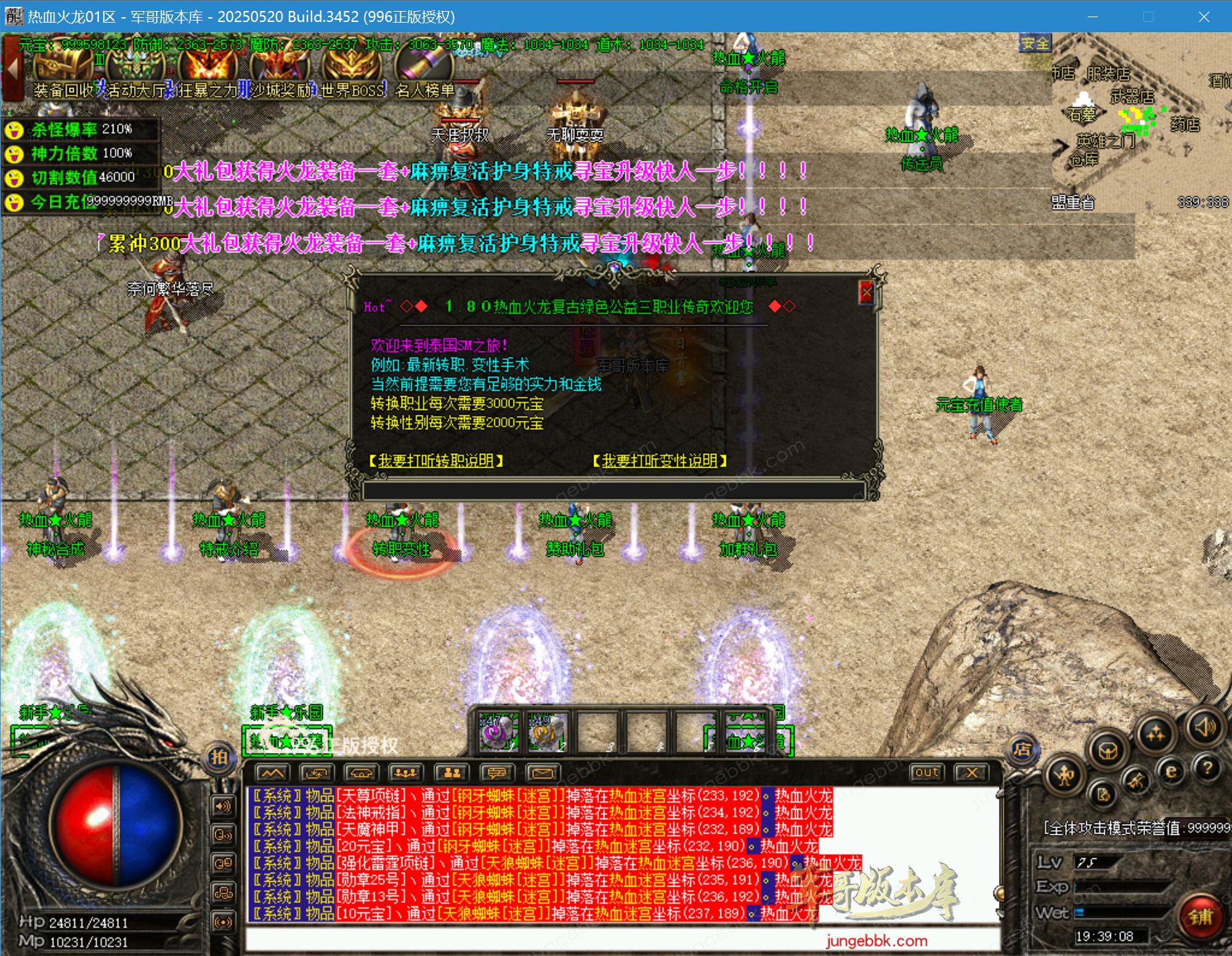Click the chat bubble icon in the chat toolbar
The width and height of the screenshot is (1232, 956).
tap(496, 772)
